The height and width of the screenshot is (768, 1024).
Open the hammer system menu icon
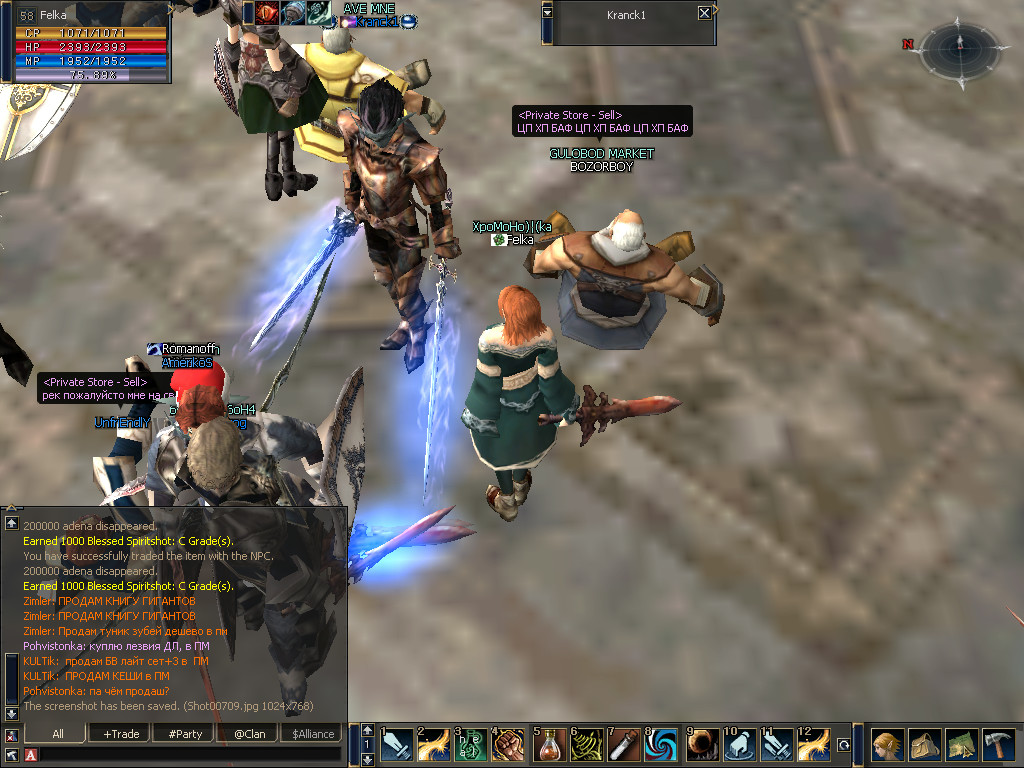click(x=998, y=745)
